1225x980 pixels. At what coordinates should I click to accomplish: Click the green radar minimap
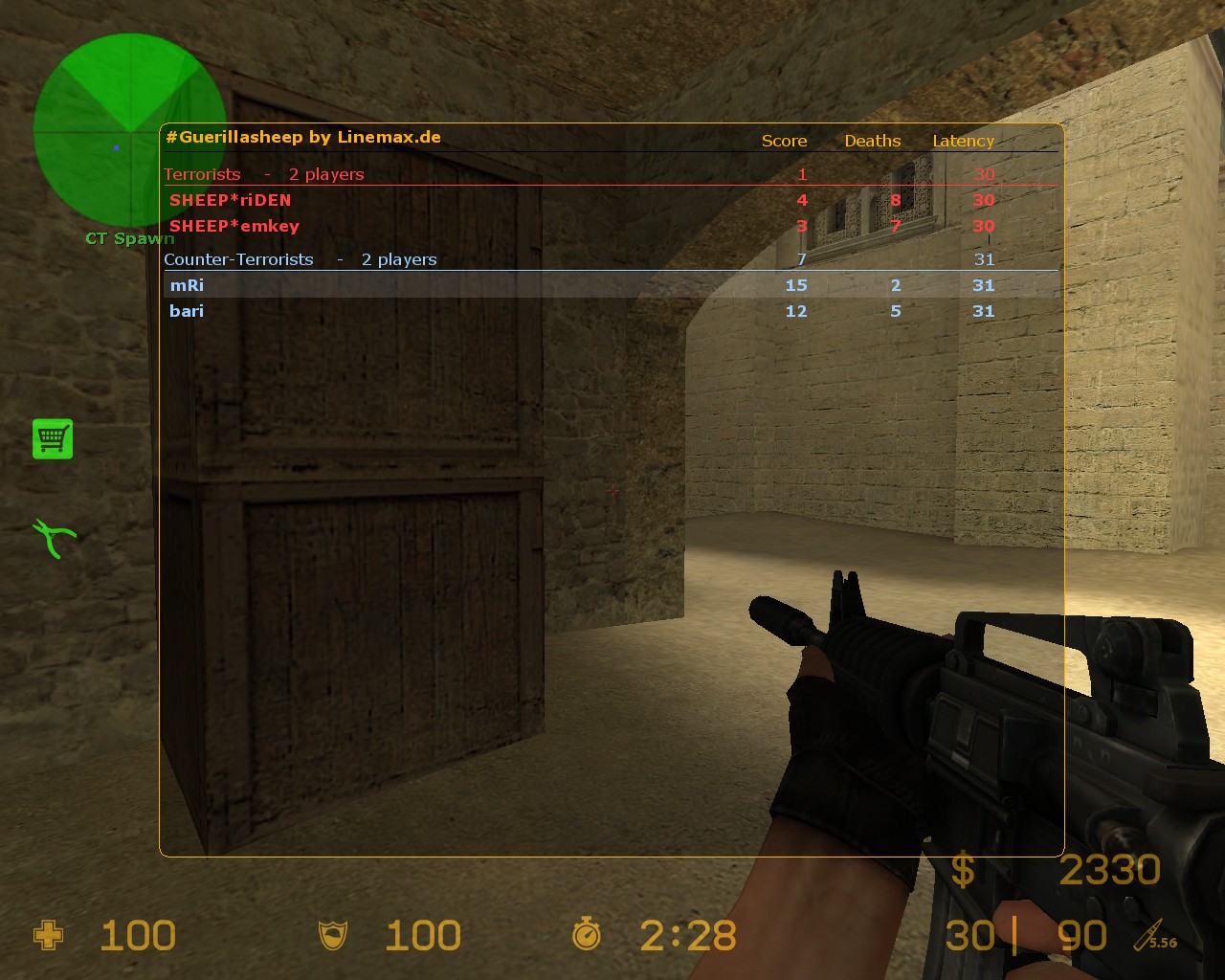tap(128, 130)
